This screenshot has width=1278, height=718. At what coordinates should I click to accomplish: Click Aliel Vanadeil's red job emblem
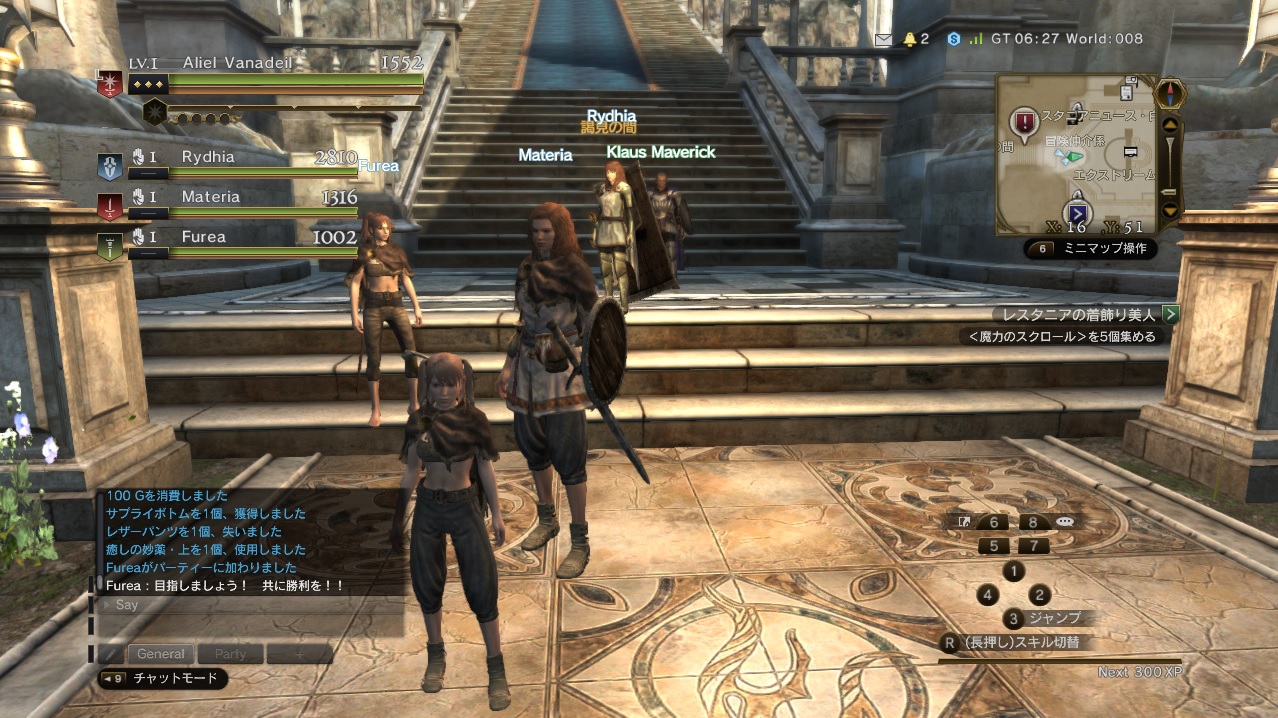pyautogui.click(x=110, y=84)
